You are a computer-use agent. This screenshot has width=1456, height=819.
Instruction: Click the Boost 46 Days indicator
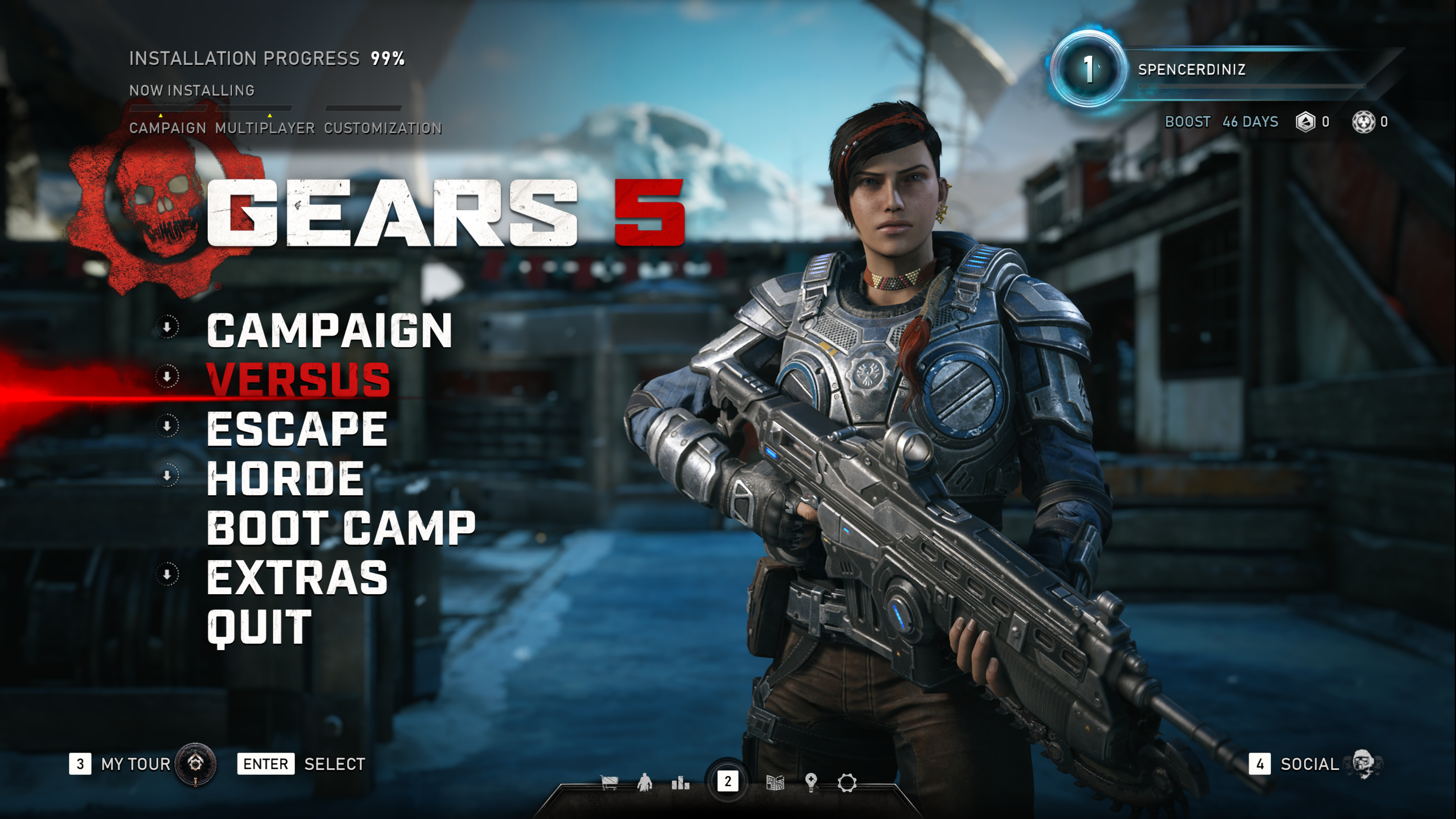click(x=1221, y=122)
